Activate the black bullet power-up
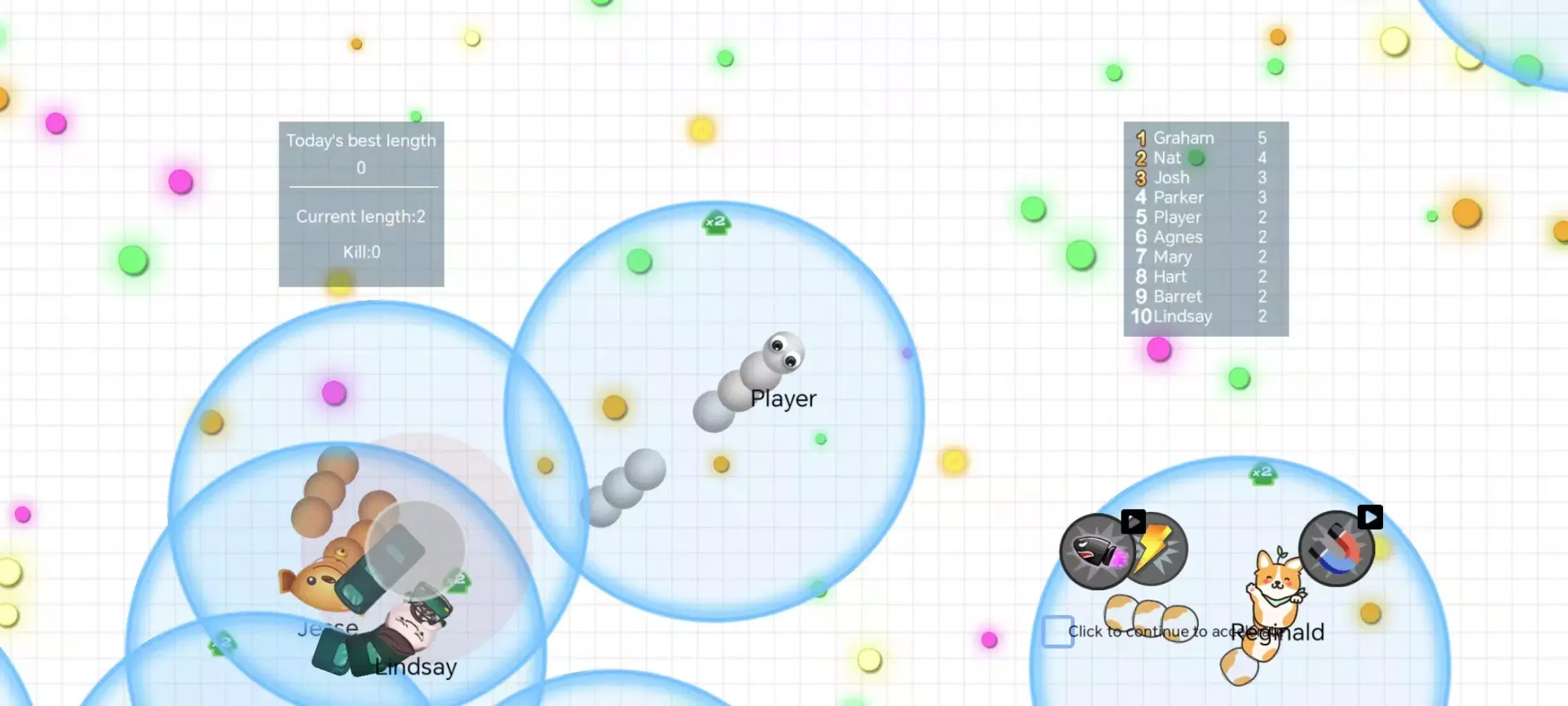 [x=1097, y=552]
